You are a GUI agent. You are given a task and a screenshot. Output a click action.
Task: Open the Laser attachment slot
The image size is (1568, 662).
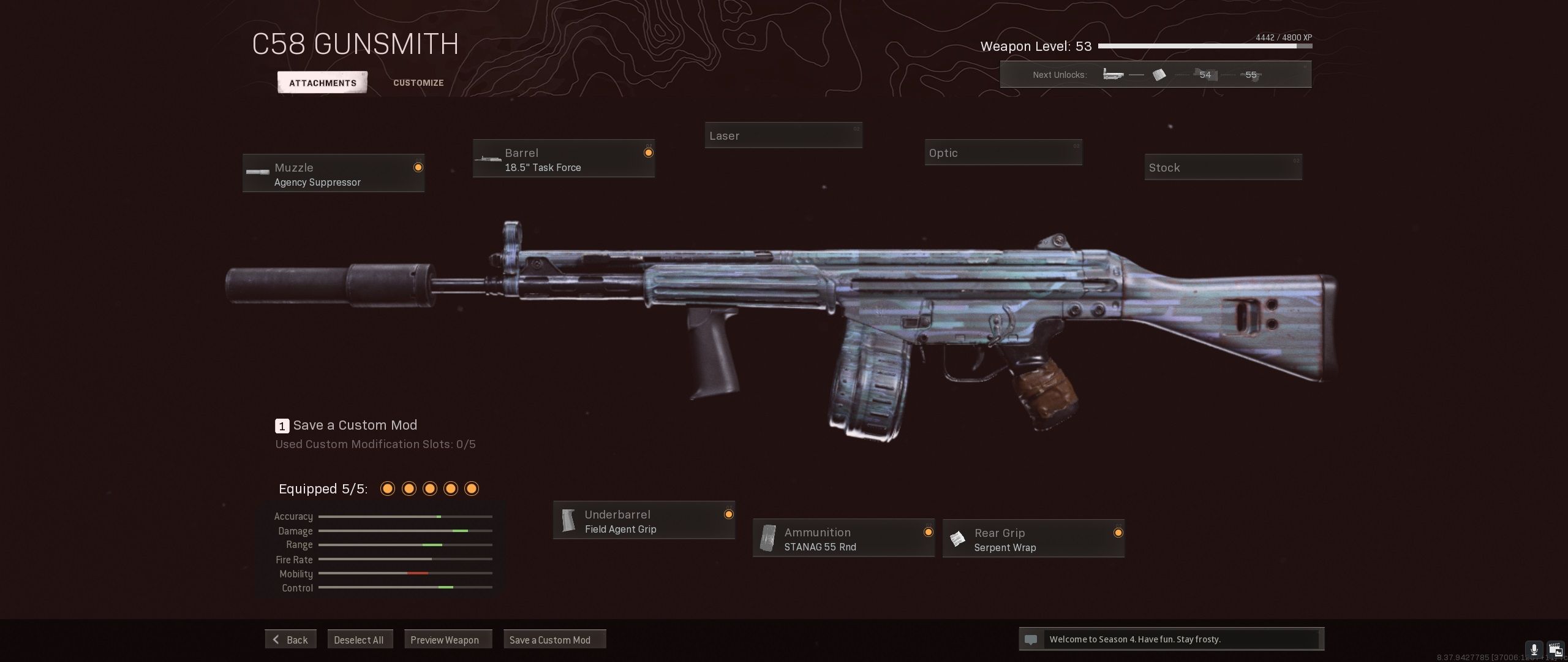783,135
